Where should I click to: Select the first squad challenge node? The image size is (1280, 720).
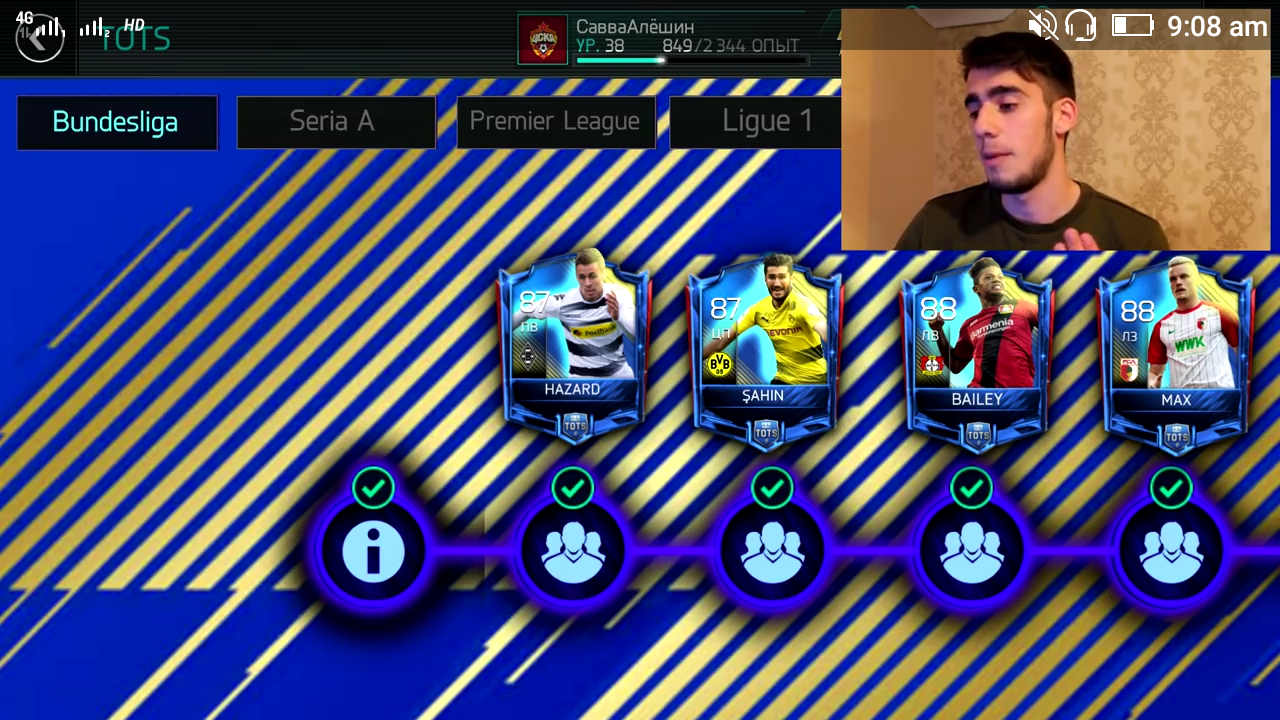point(573,550)
